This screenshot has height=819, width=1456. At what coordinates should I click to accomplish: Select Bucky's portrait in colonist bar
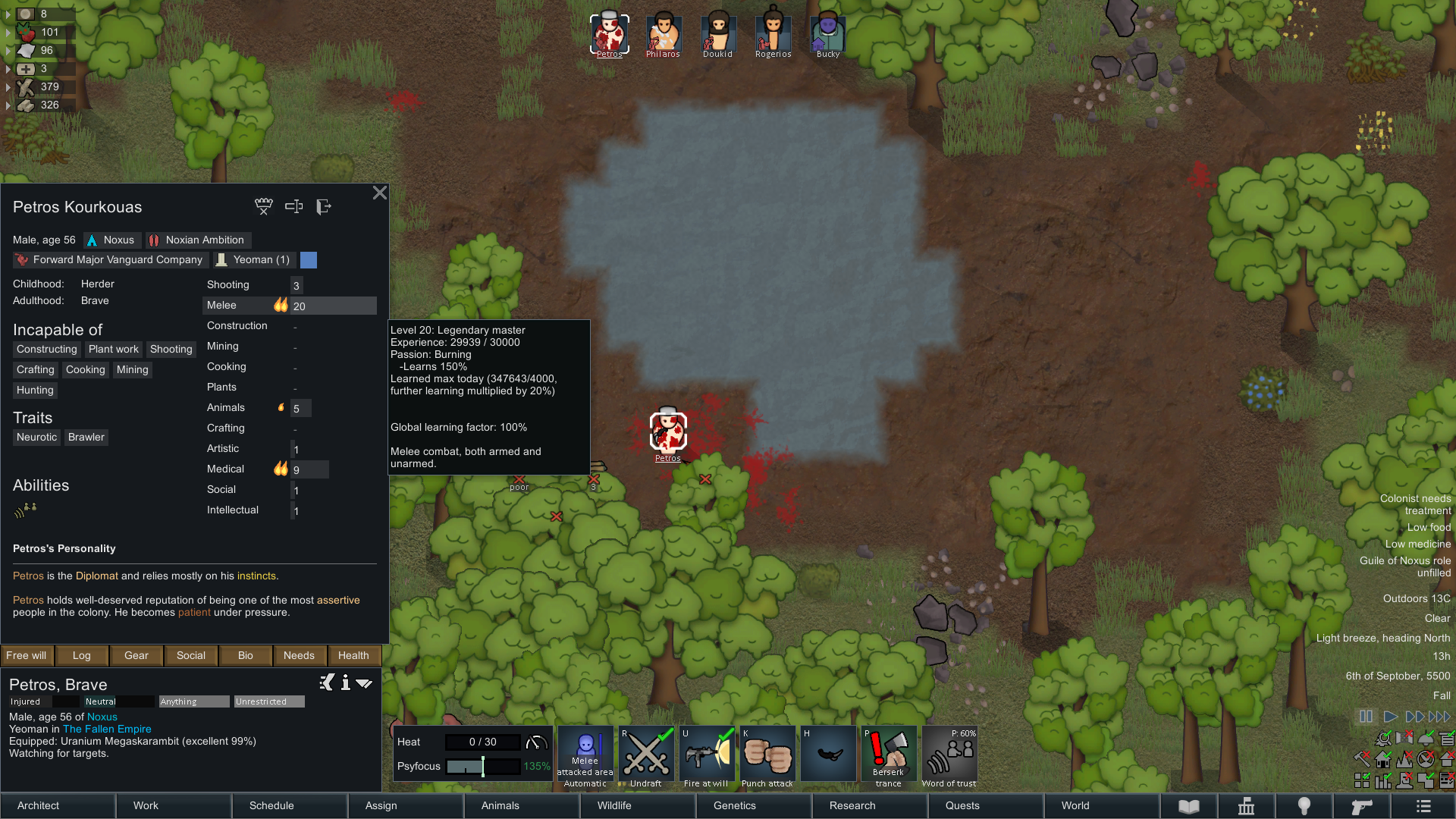[x=827, y=34]
